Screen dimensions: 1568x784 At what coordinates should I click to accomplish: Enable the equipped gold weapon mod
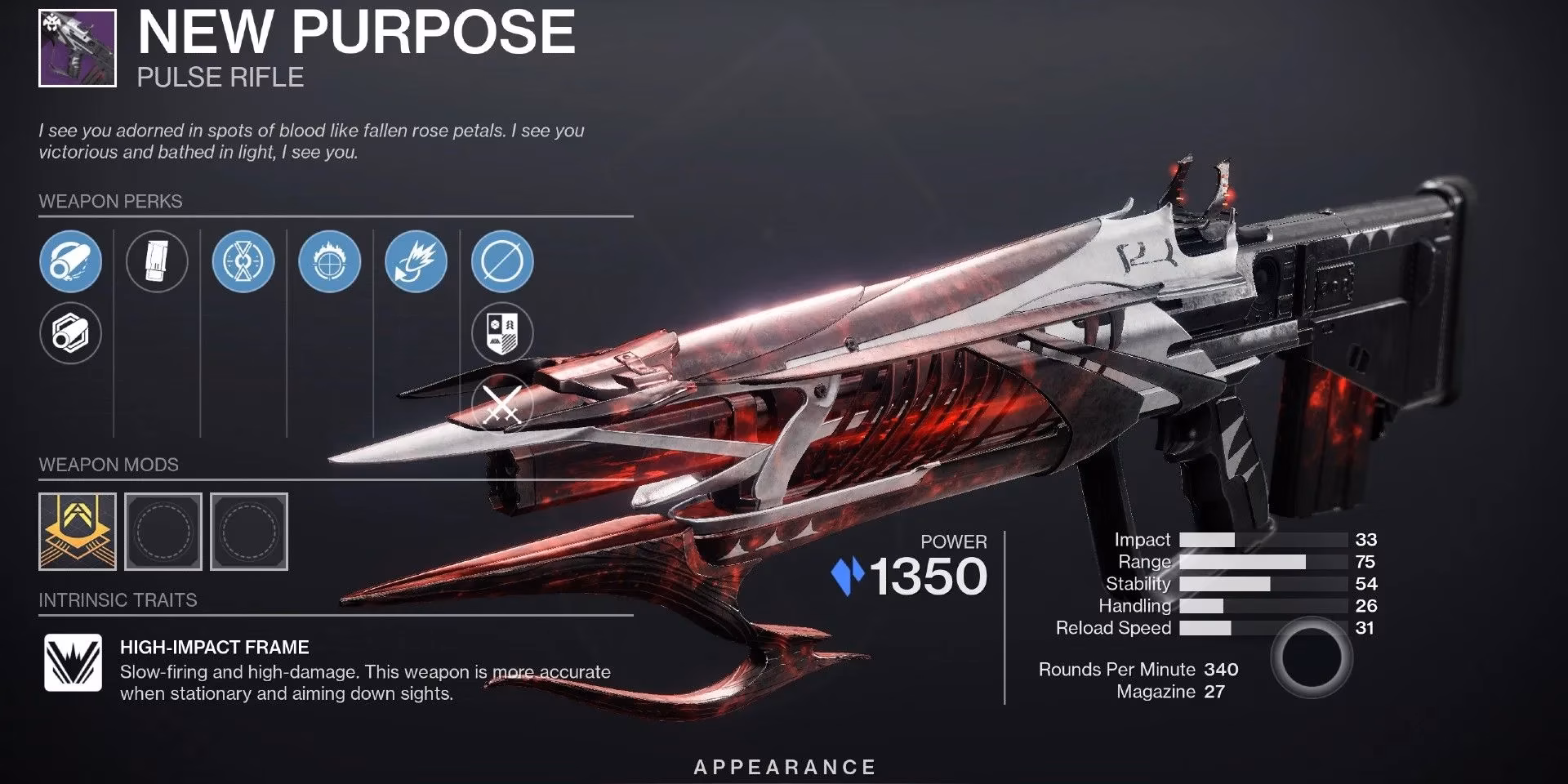point(76,531)
